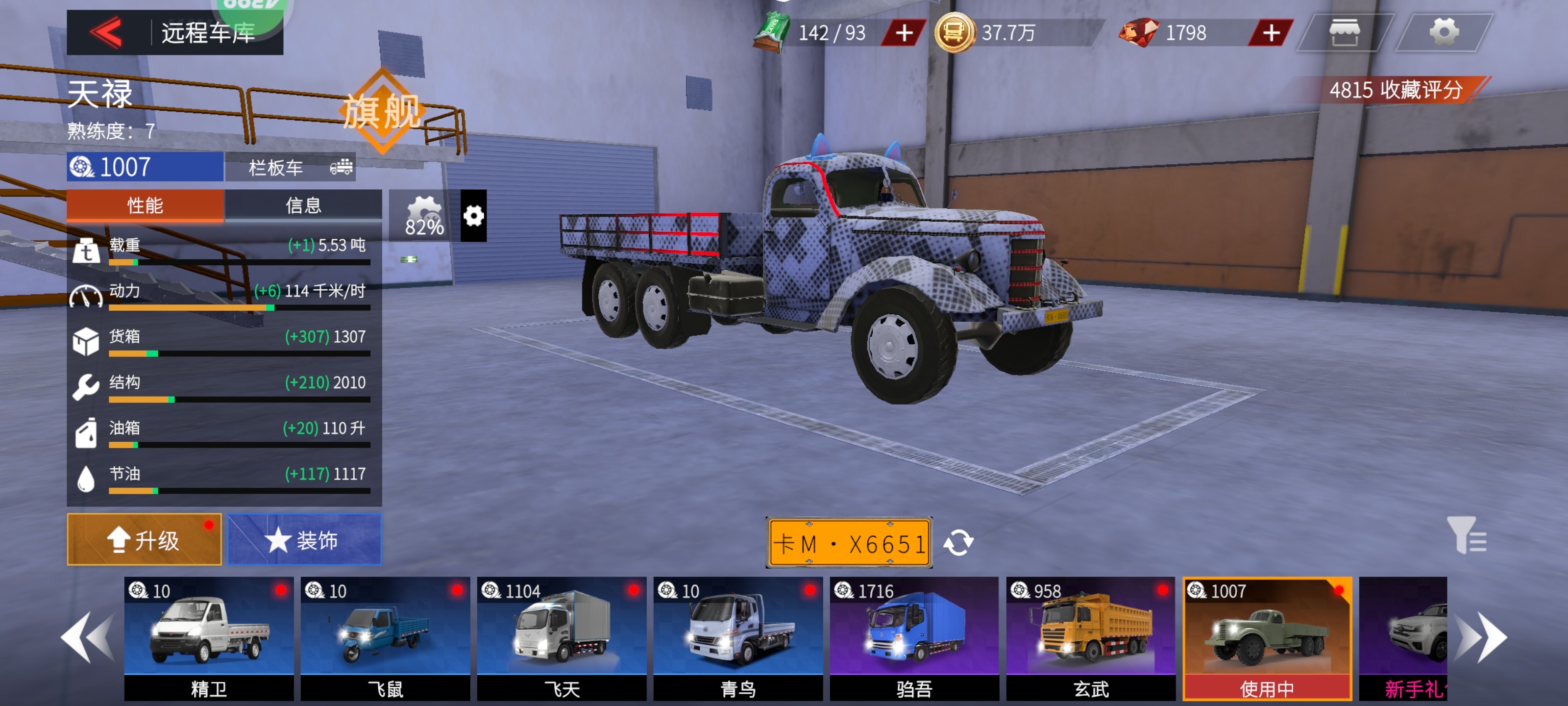Open the 82% vehicle condition icon

(x=424, y=216)
